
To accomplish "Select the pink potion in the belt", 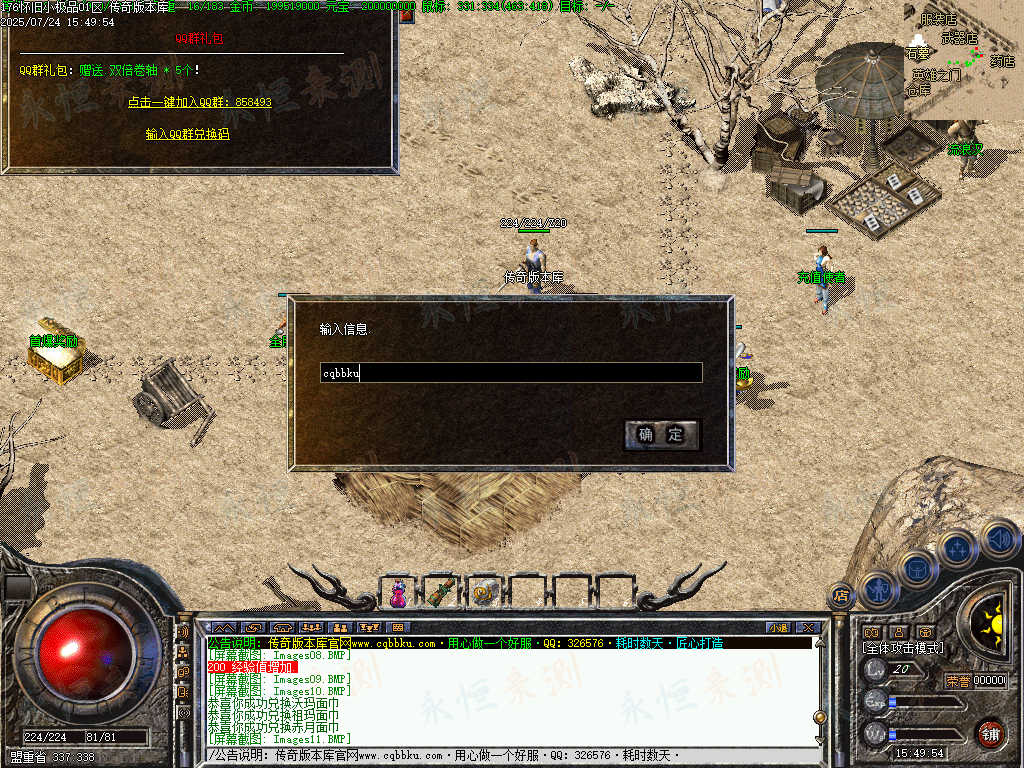I will [399, 593].
